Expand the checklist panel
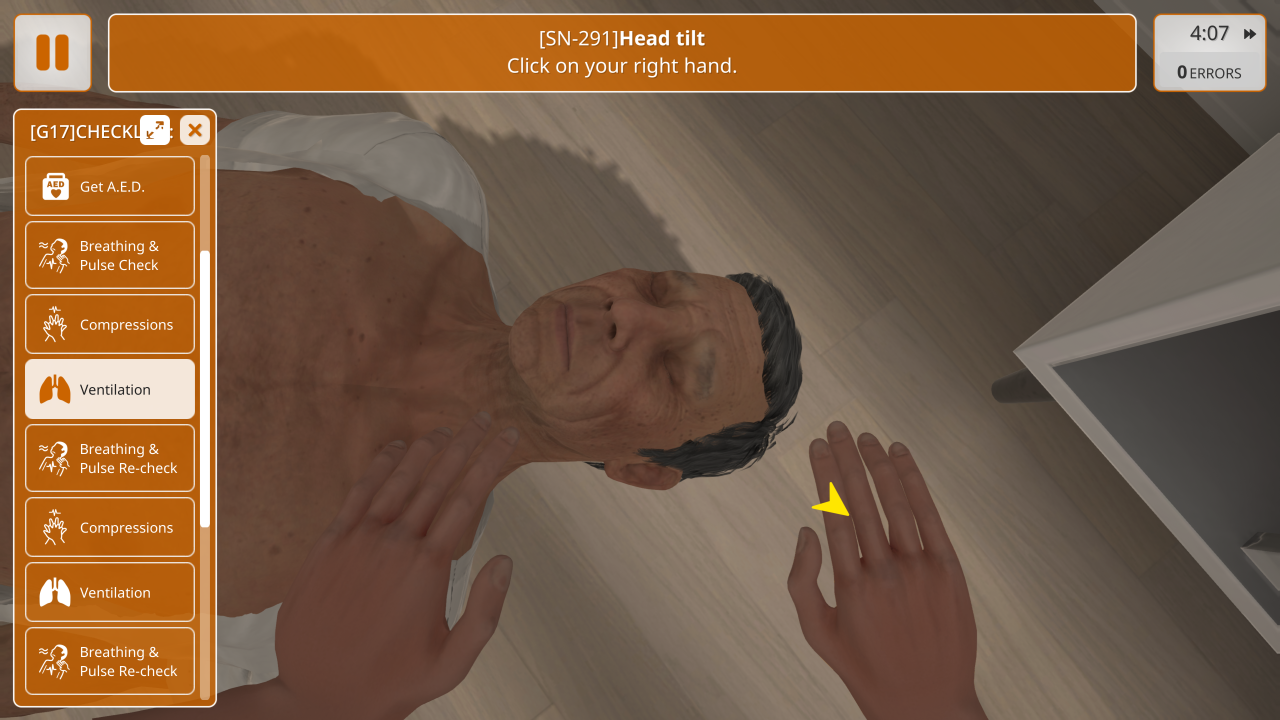Viewport: 1280px width, 720px height. coord(155,130)
